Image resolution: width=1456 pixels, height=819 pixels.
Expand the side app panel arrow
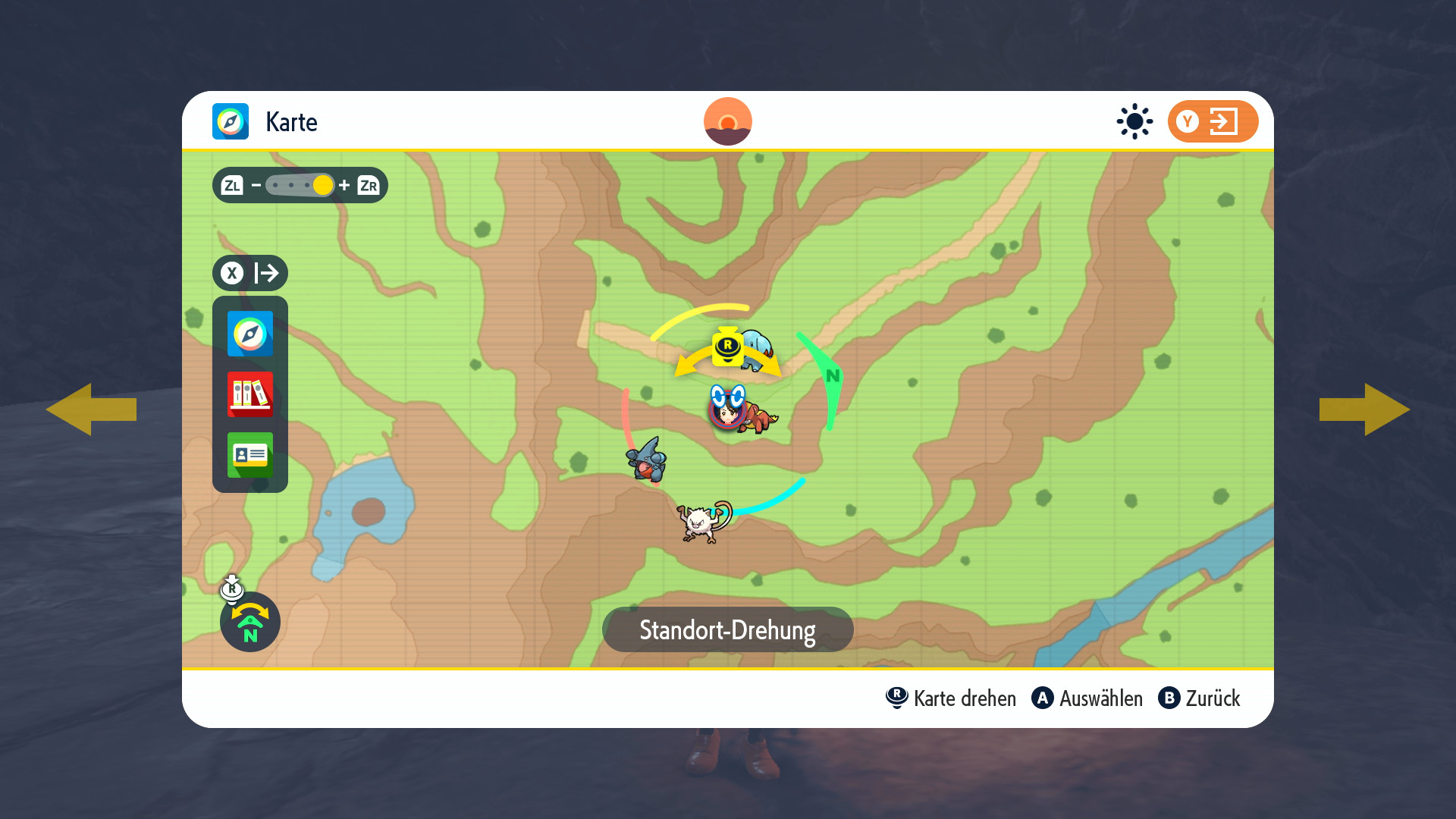coord(250,273)
